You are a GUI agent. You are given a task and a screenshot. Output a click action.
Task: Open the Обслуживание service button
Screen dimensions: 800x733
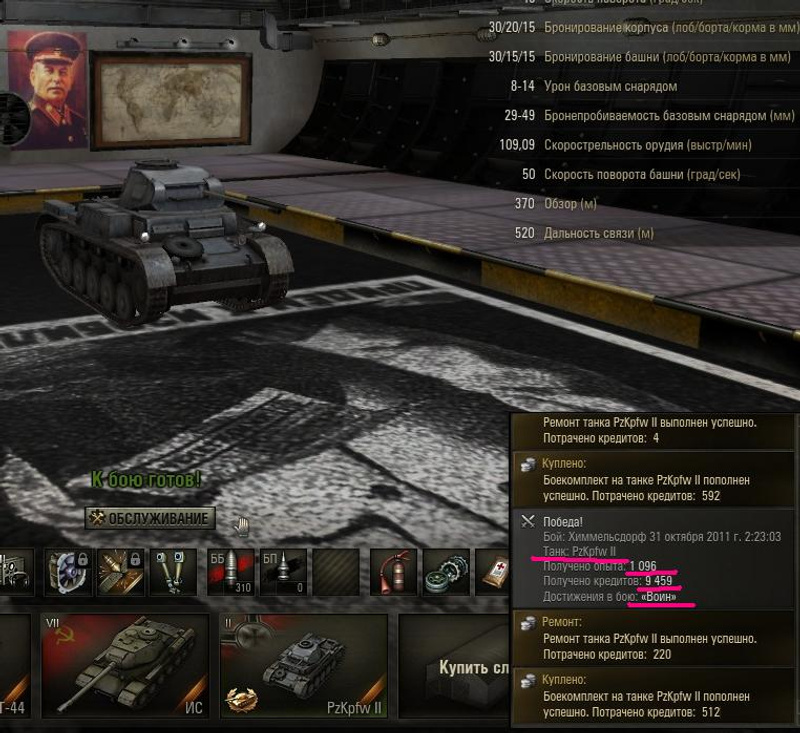coord(150,518)
